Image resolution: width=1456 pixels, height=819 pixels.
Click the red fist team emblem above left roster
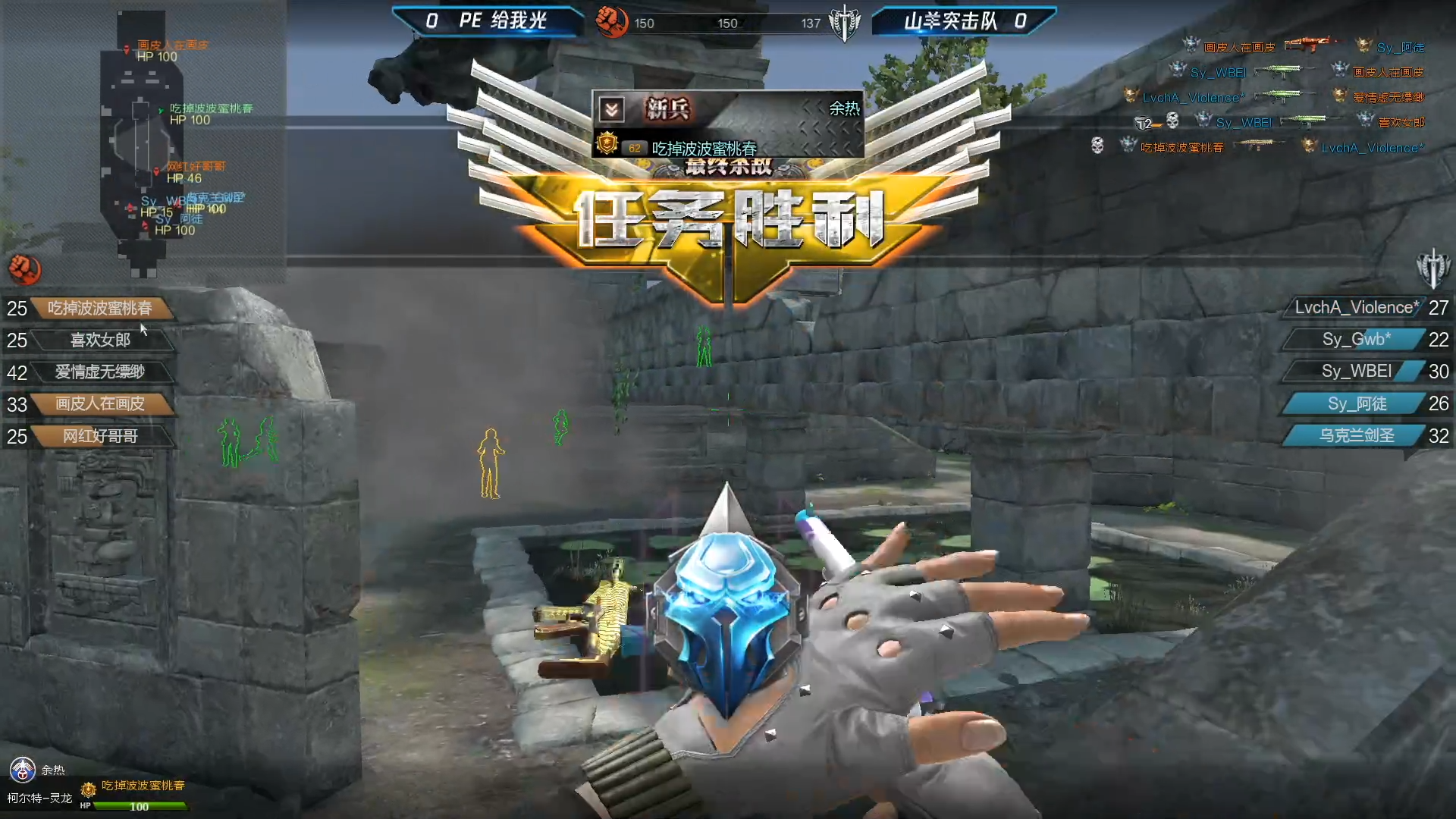(25, 269)
